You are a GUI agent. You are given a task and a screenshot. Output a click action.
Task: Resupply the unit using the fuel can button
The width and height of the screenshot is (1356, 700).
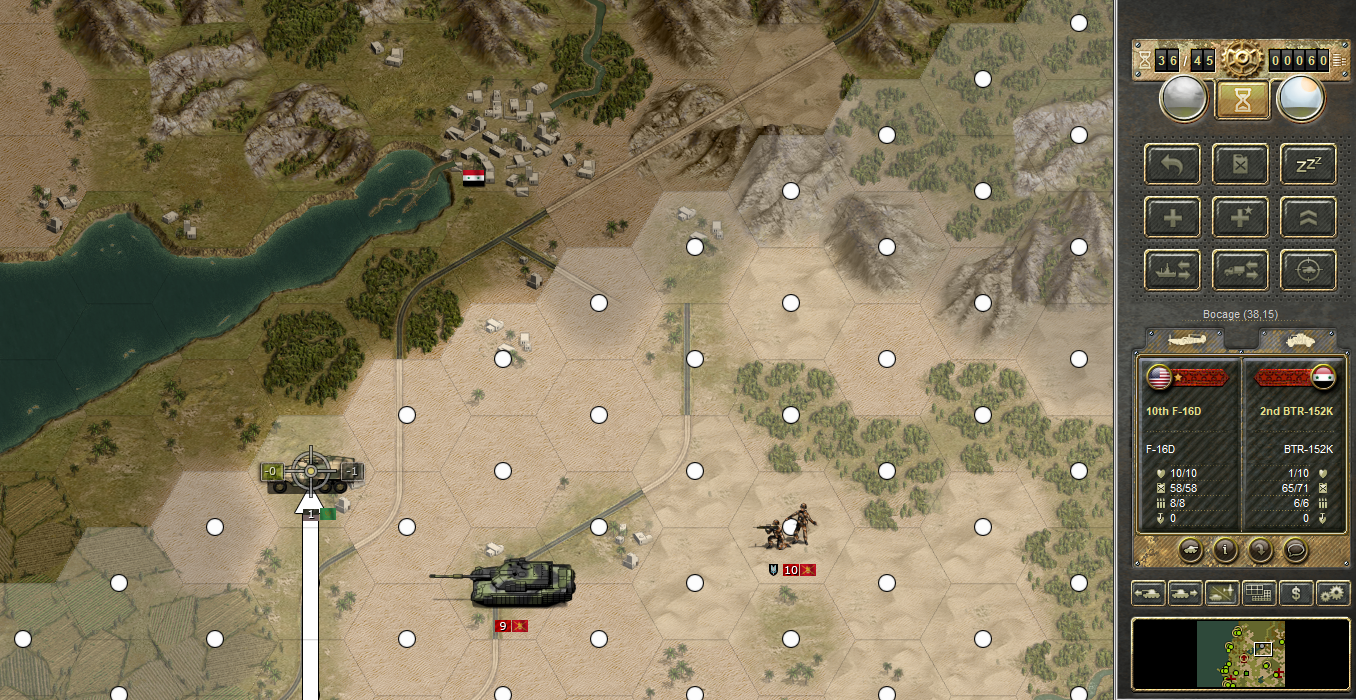pyautogui.click(x=1241, y=164)
